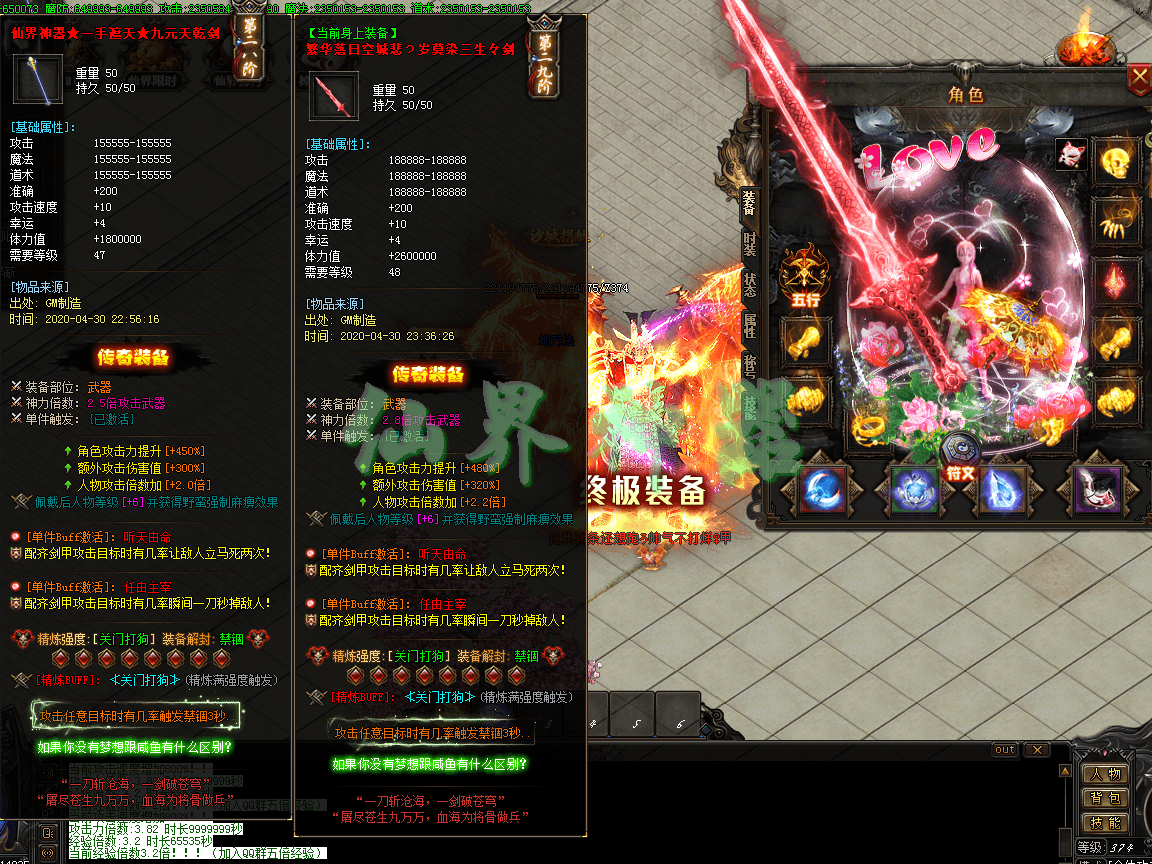Click the chat window's out button
The height and width of the screenshot is (864, 1152).
coord(1005,749)
